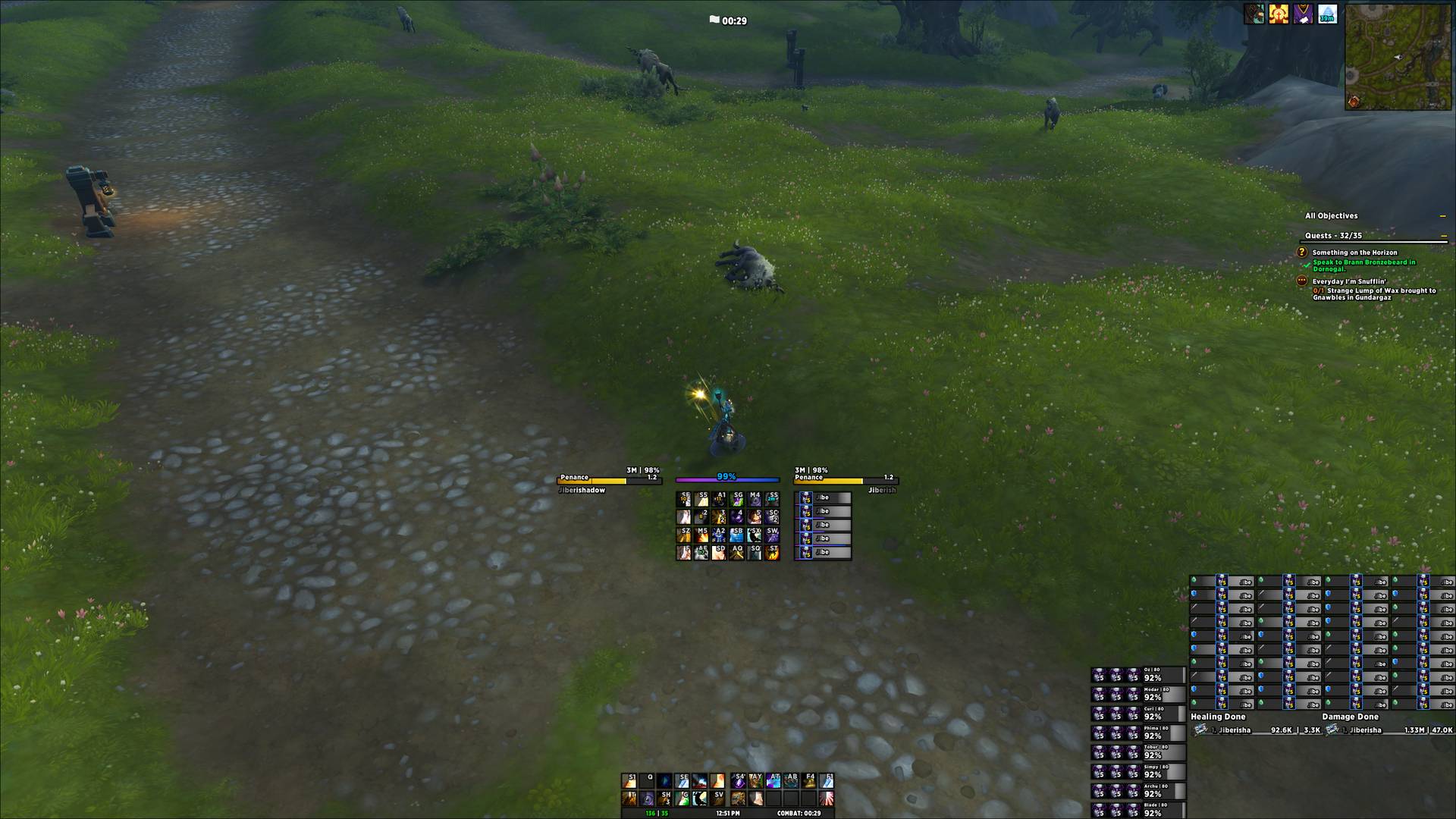Collapse the Quests section header
This screenshot has width=1456, height=819.
pos(1442,236)
